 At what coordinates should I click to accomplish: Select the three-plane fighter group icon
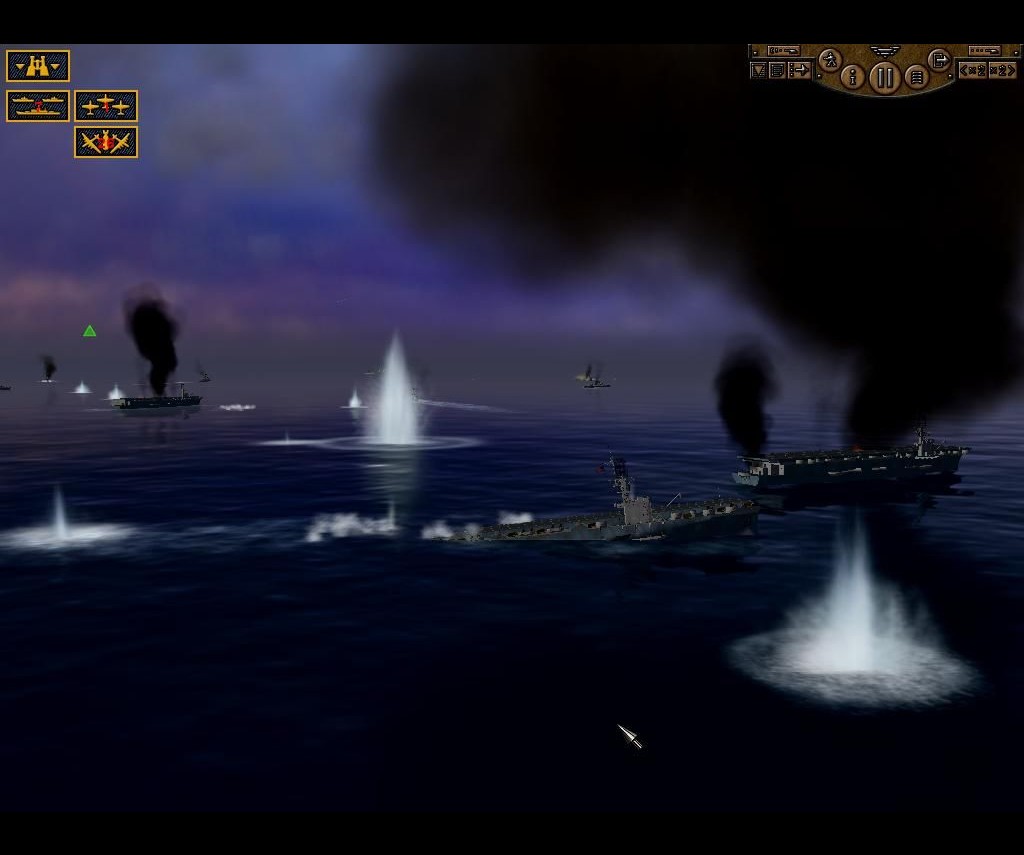tap(106, 106)
